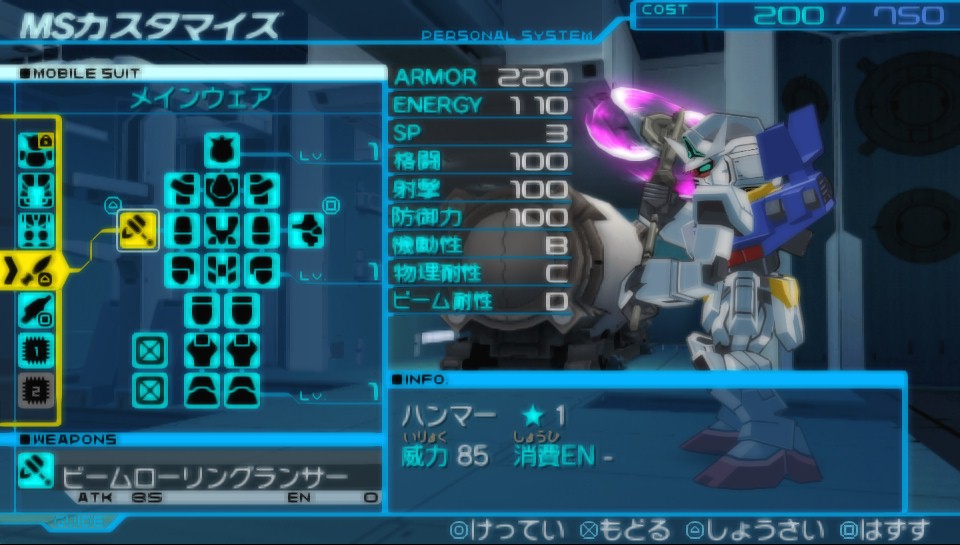960x545 pixels.
Task: Select the chest body part slot
Action: [222, 189]
